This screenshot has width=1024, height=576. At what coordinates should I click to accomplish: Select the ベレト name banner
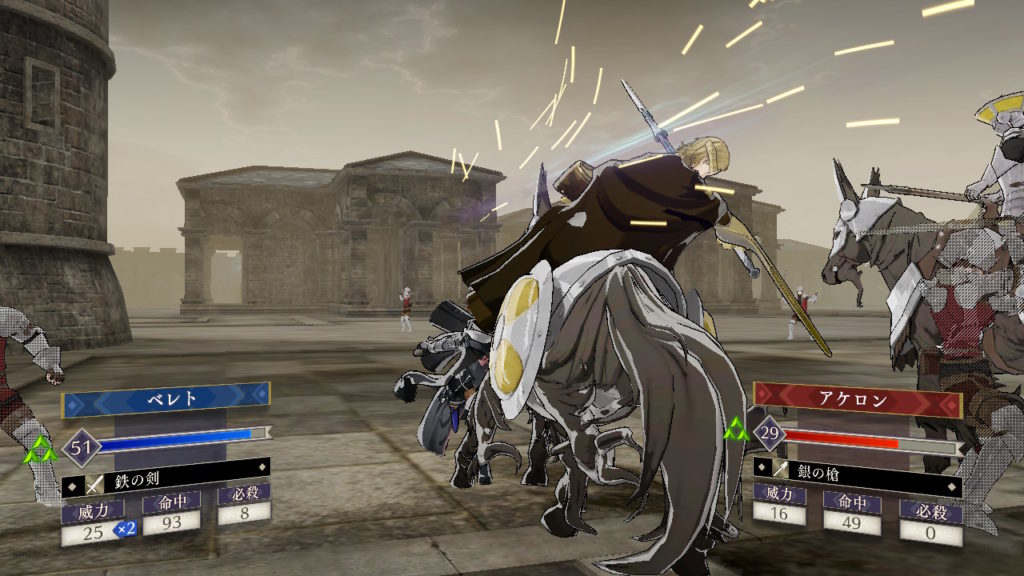point(166,400)
